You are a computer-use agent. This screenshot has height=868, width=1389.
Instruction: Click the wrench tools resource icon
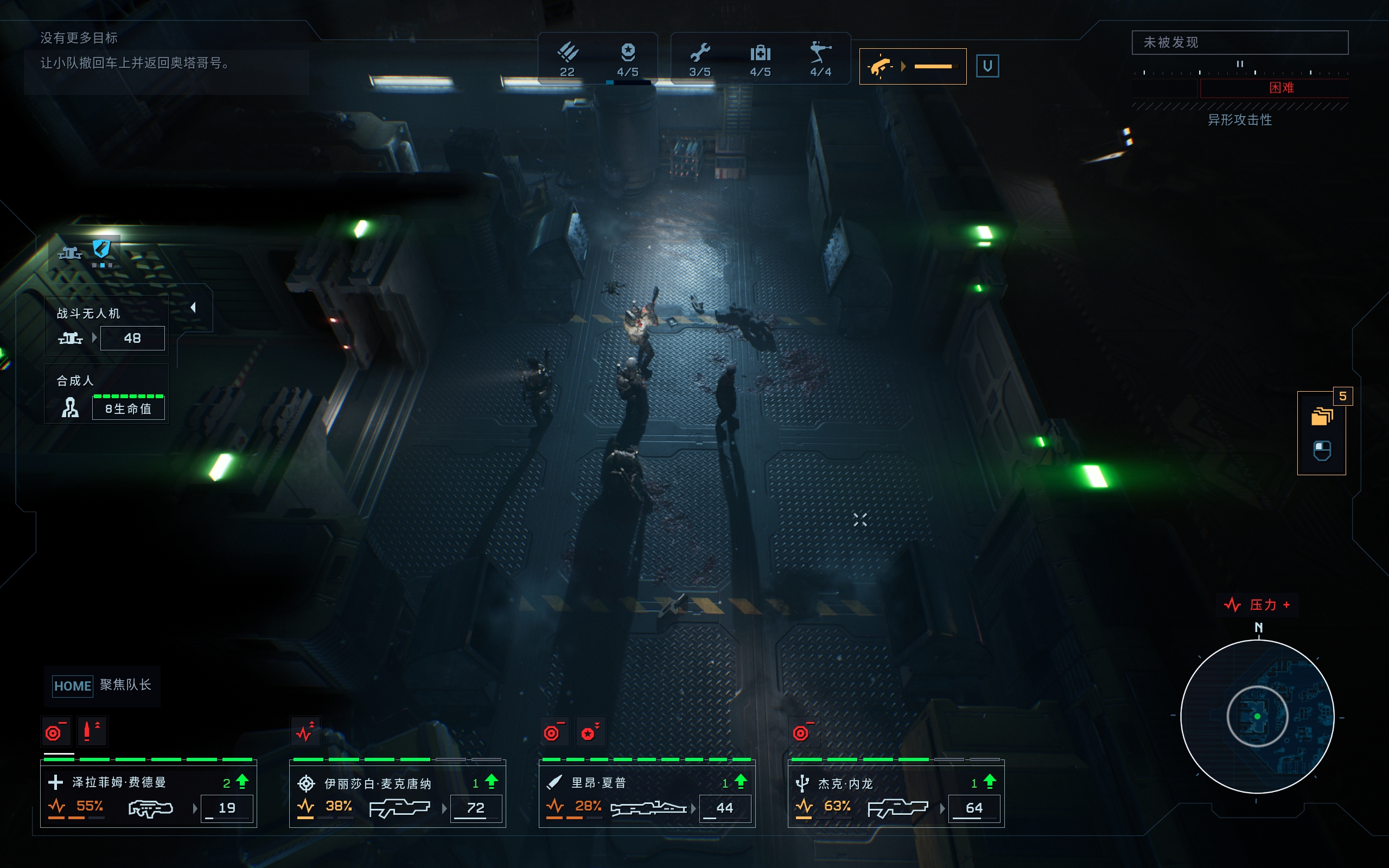click(x=700, y=53)
